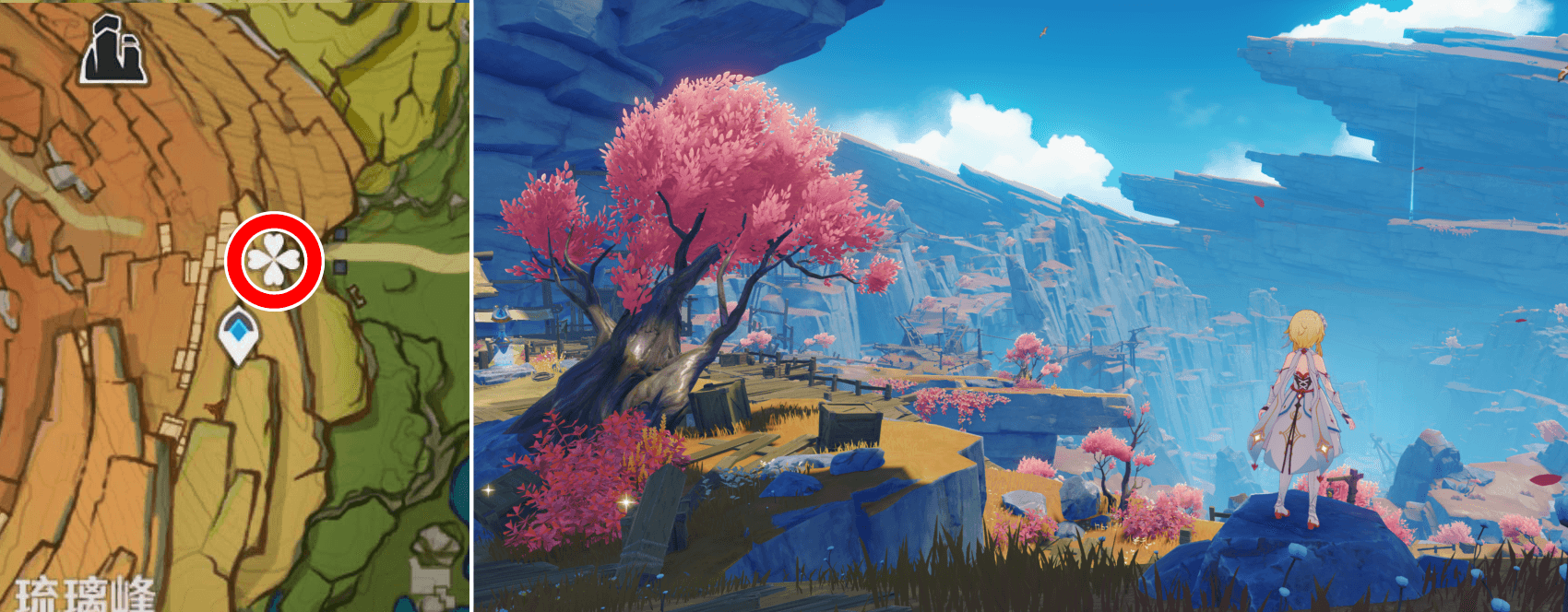Screen dimensions: 1568x612
Task: Open the black rock-pillar landmark map icon
Action: [x=113, y=52]
